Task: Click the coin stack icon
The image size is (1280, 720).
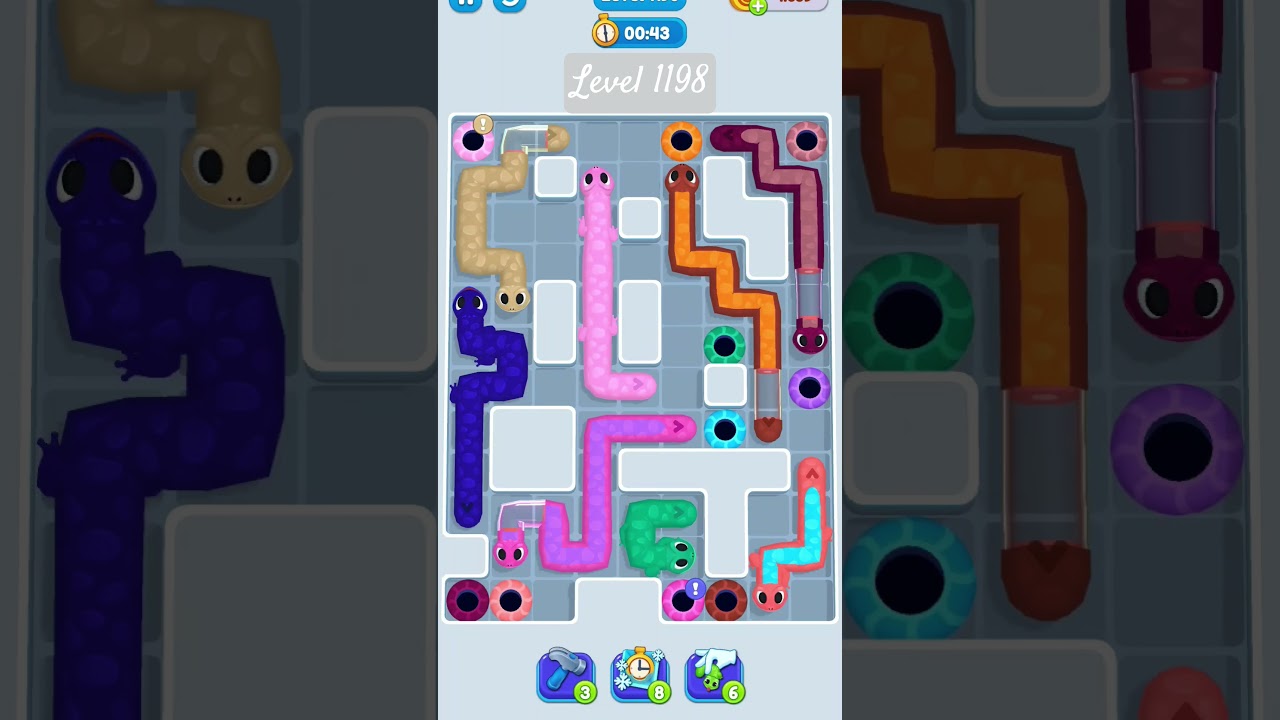Action: coord(737,4)
